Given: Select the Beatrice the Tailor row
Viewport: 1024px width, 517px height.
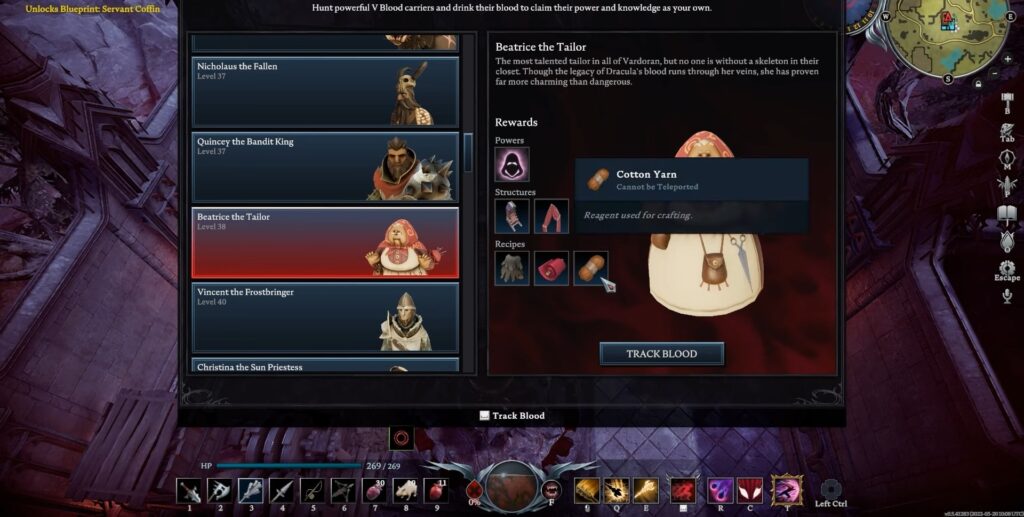Looking at the screenshot, I should click(x=325, y=242).
